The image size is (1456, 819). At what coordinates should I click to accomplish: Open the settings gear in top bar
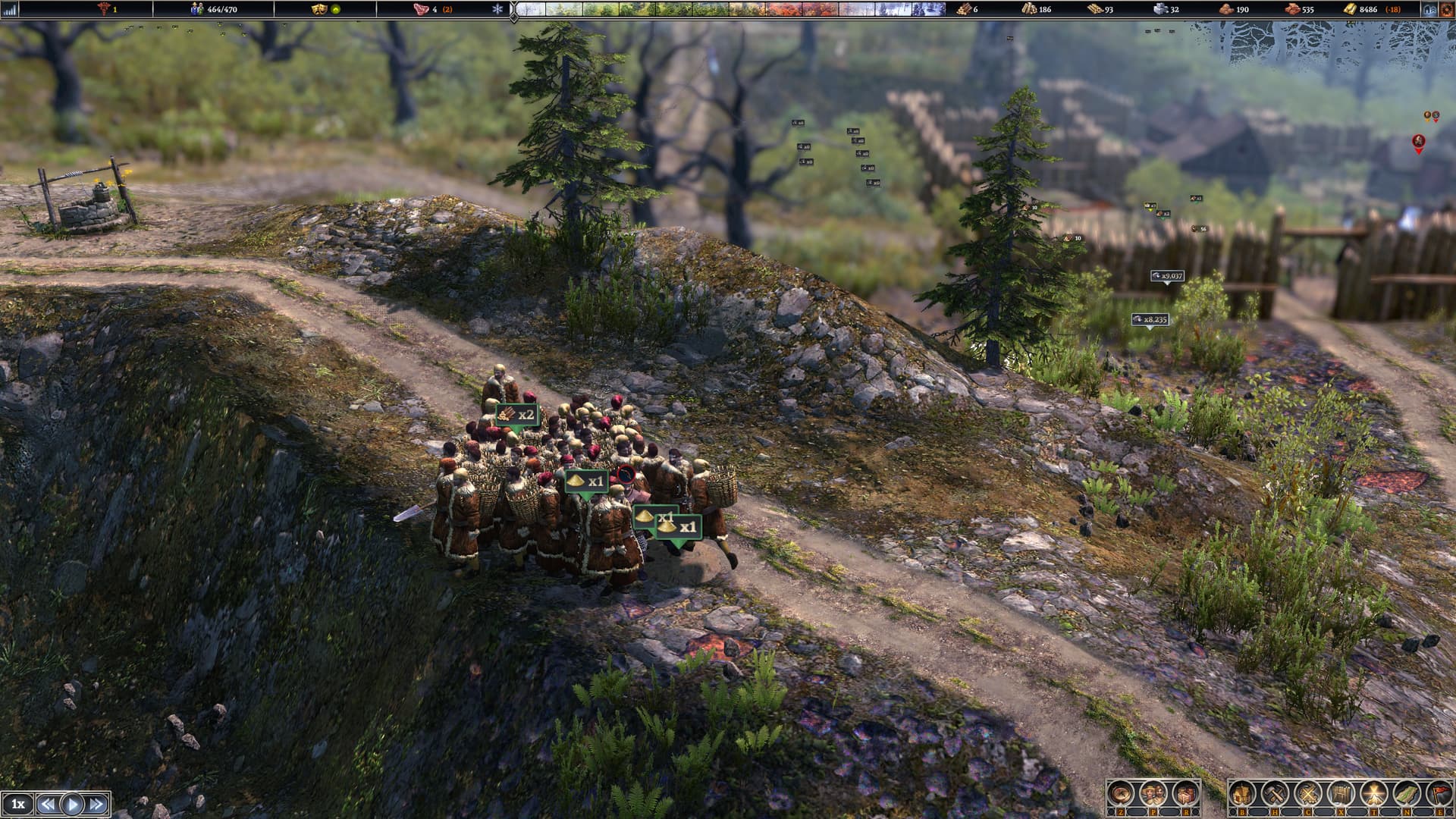point(1447,9)
